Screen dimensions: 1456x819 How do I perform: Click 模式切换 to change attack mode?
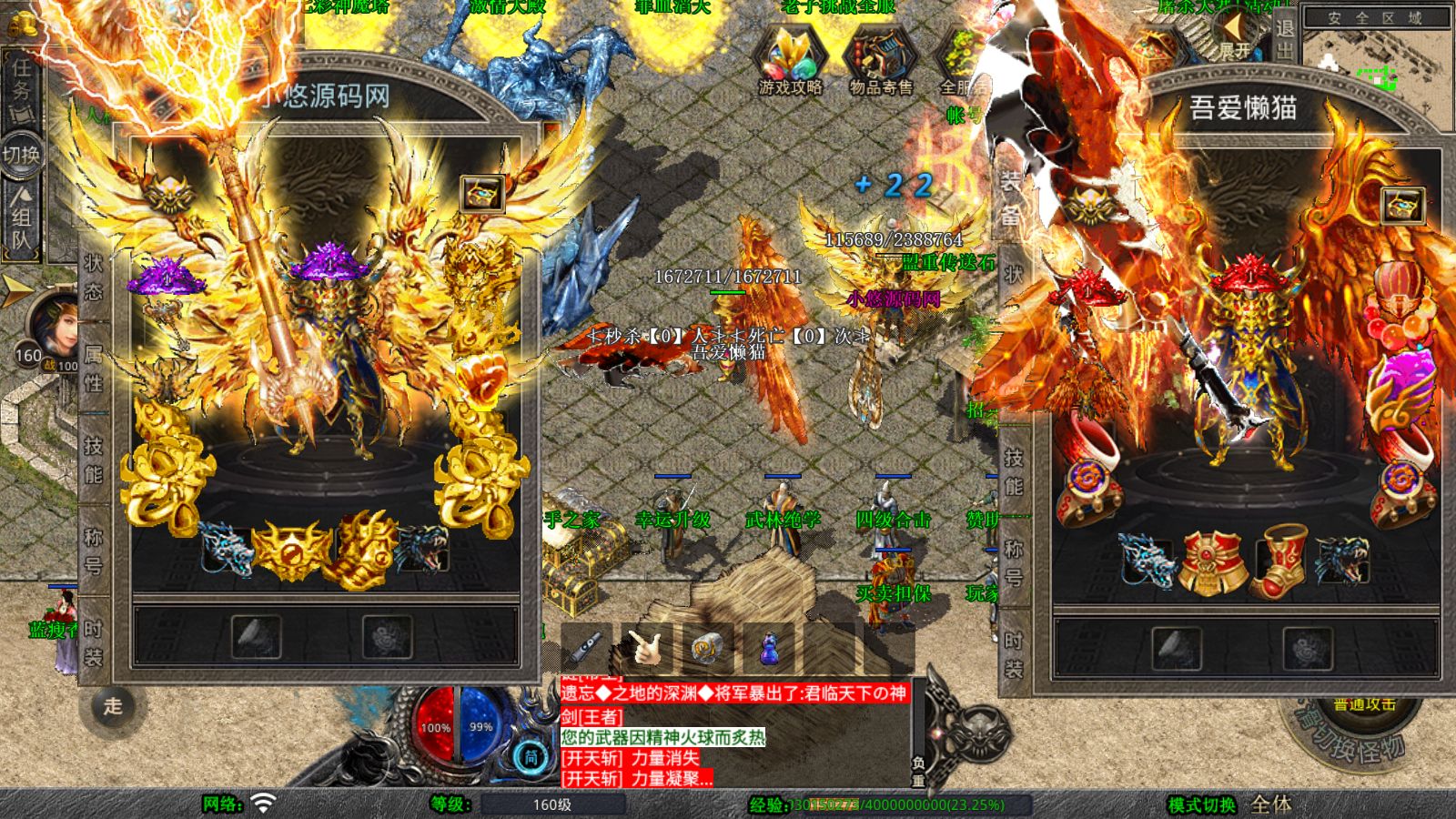[1201, 804]
